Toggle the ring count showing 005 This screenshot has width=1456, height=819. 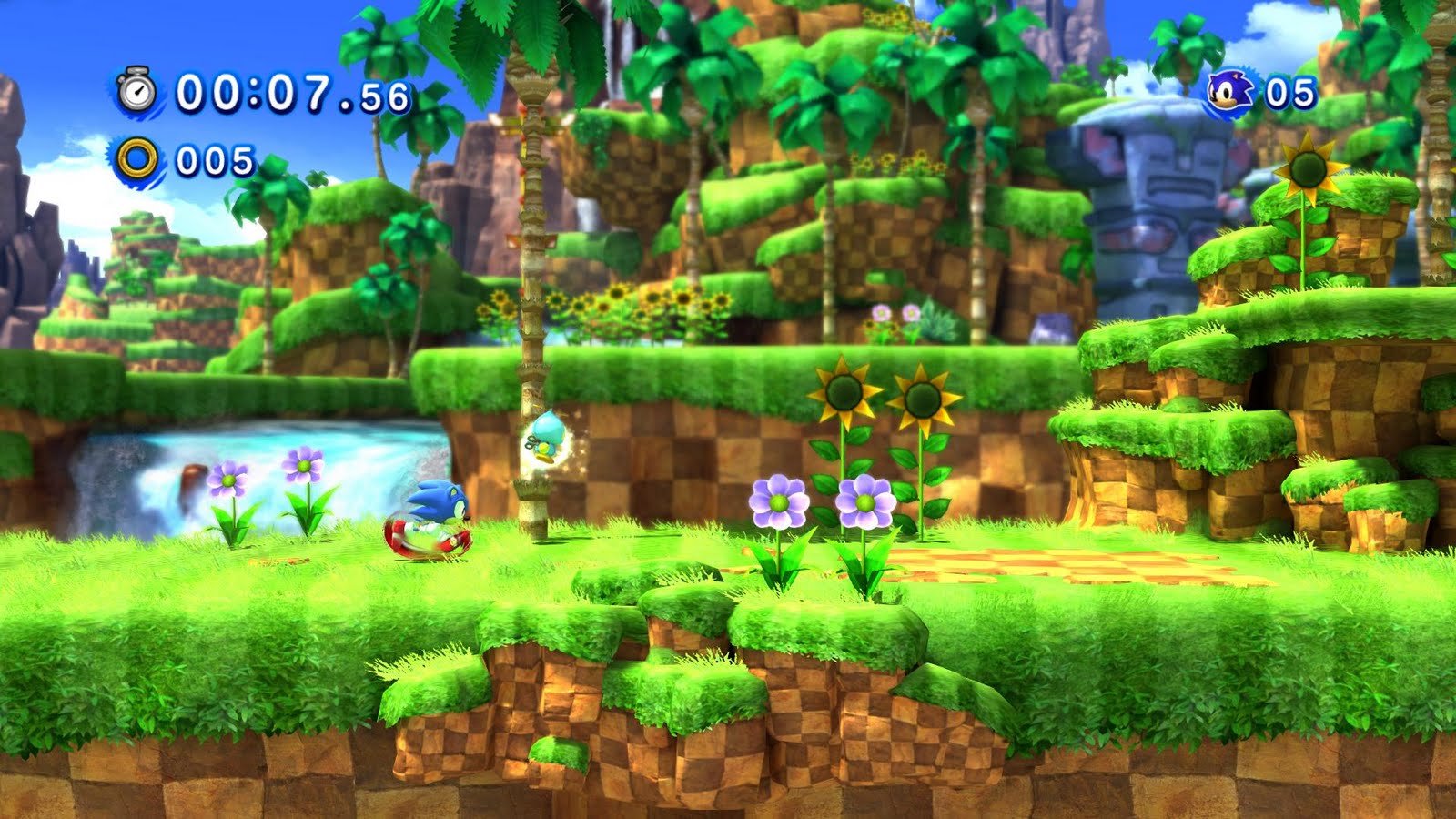pyautogui.click(x=210, y=162)
